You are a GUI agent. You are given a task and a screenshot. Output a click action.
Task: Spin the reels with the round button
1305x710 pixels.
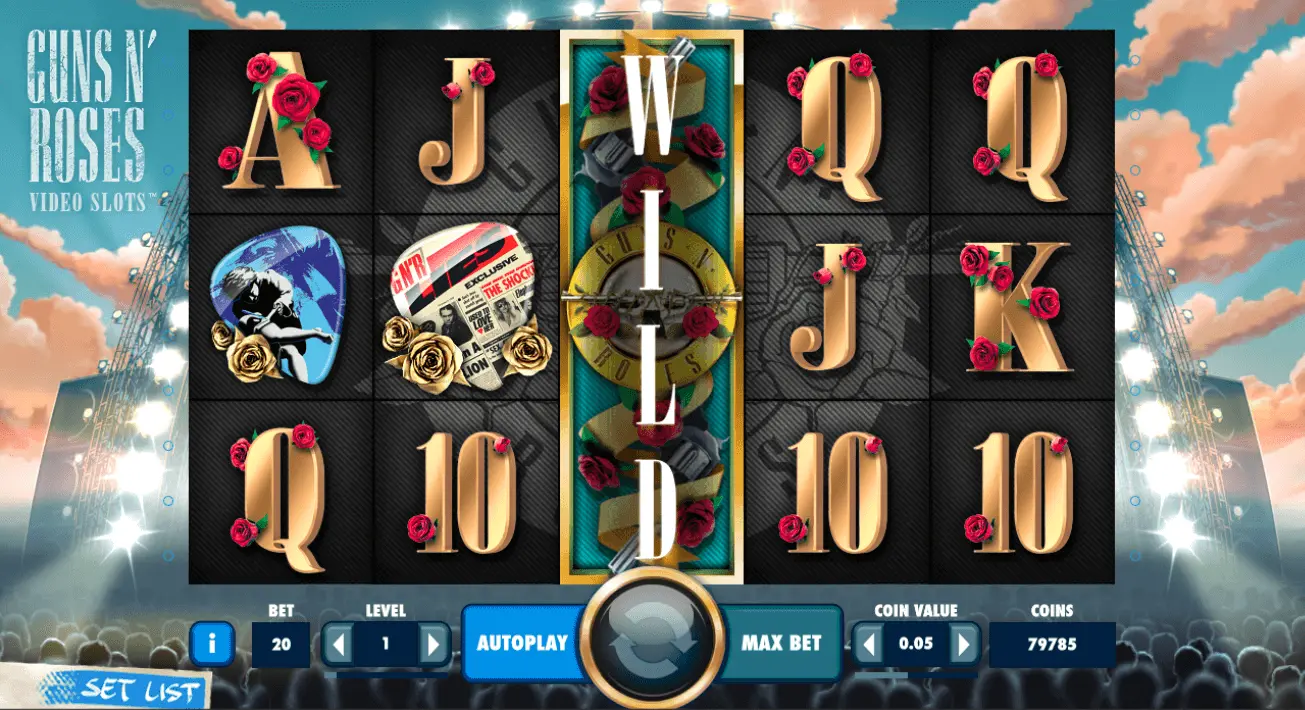[x=652, y=644]
